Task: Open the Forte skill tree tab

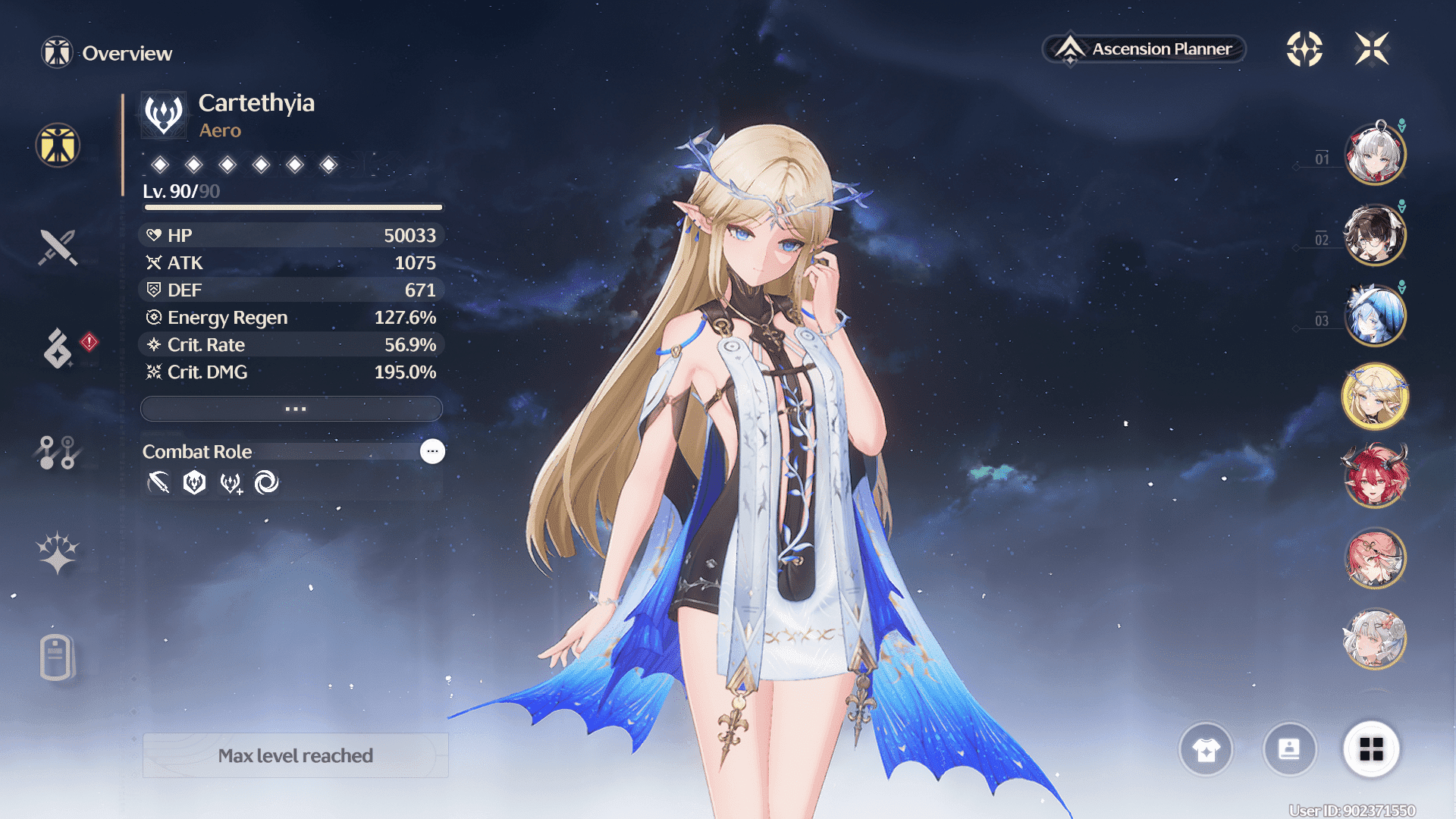Action: (x=57, y=453)
